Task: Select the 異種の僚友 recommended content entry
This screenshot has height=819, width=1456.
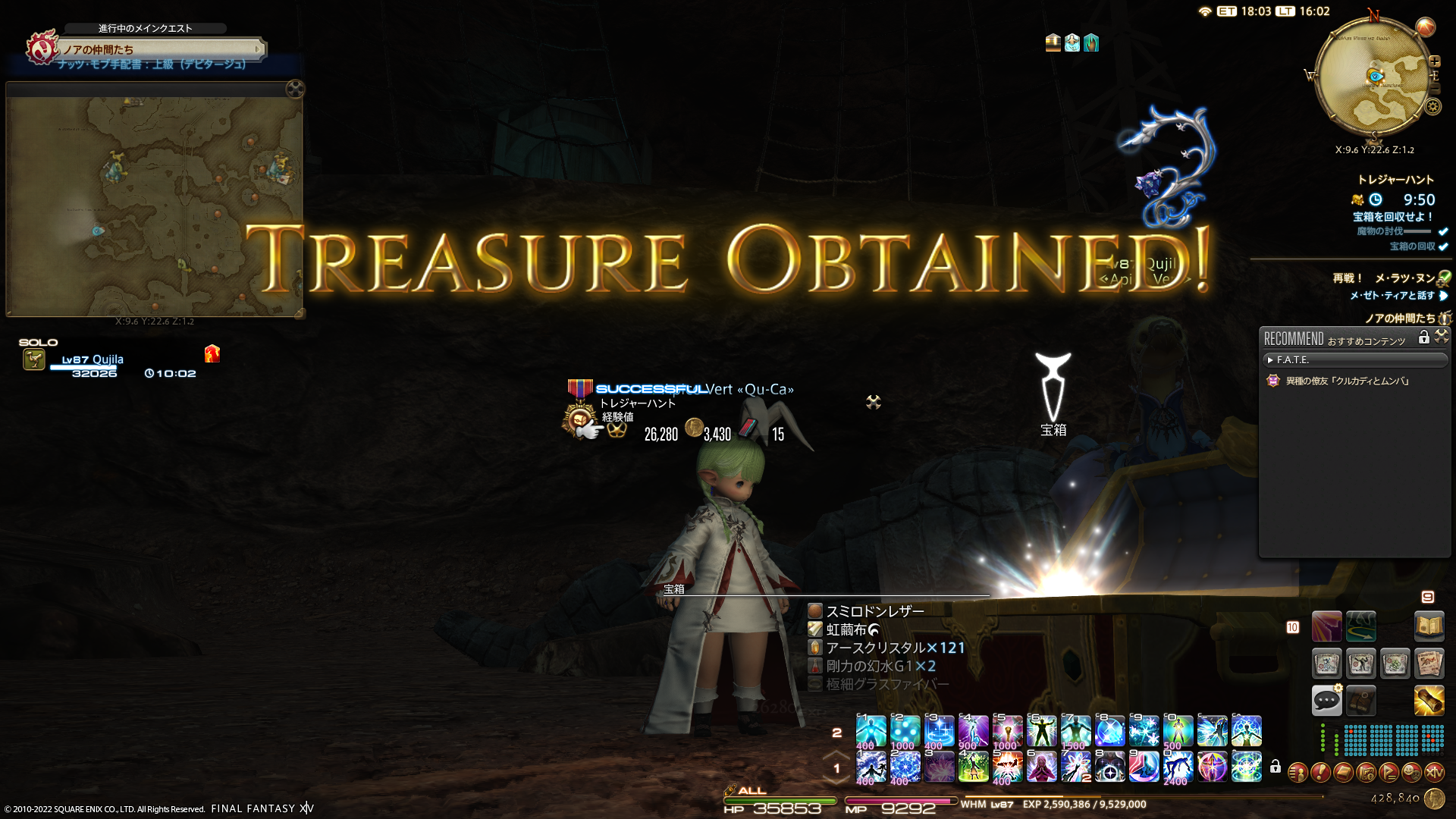Action: pyautogui.click(x=1347, y=381)
